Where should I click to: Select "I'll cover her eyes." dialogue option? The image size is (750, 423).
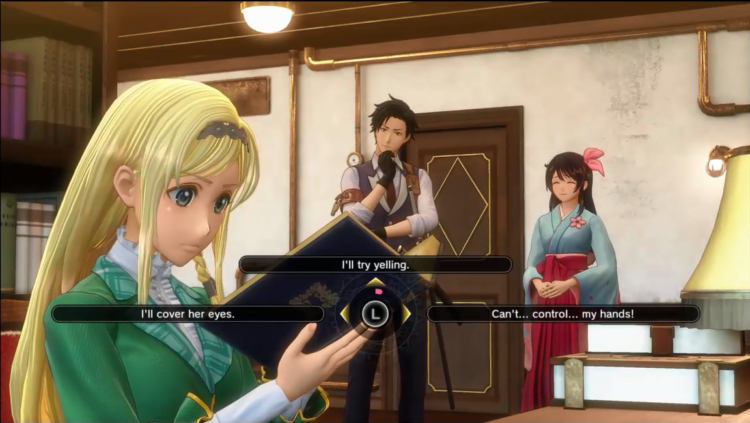pos(188,313)
